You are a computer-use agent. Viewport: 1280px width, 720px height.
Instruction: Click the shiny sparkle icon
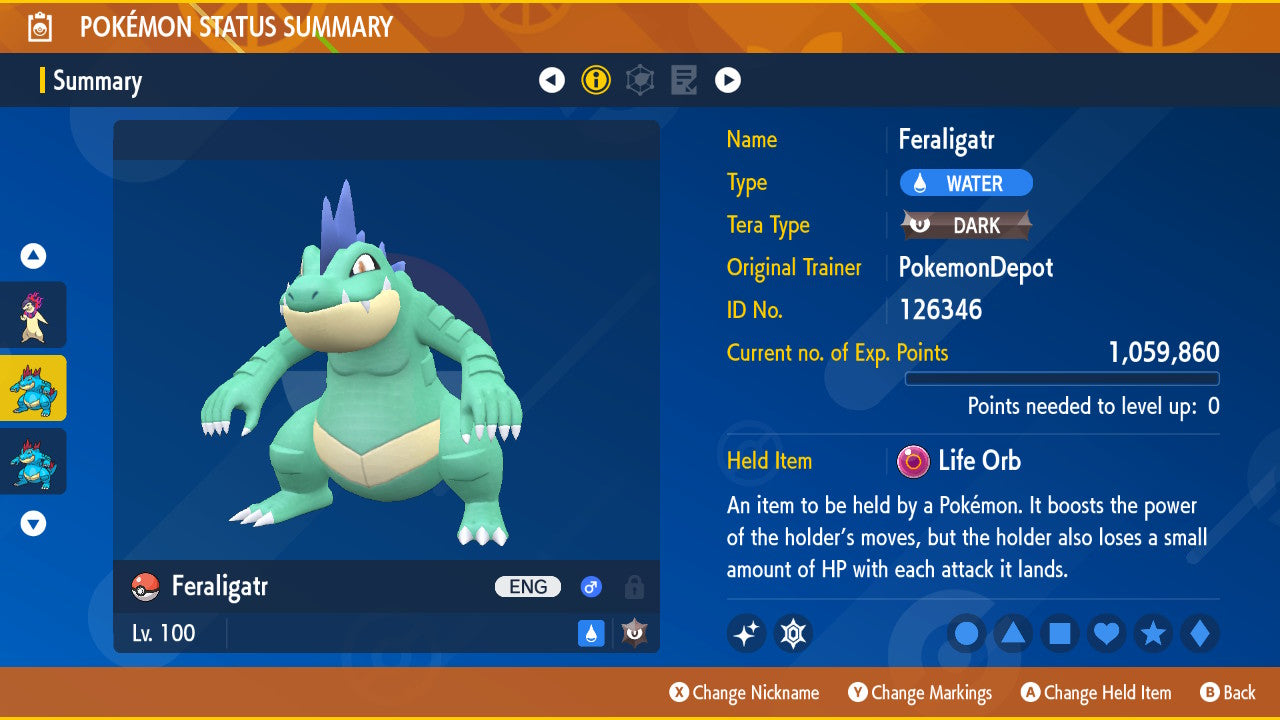tap(746, 633)
